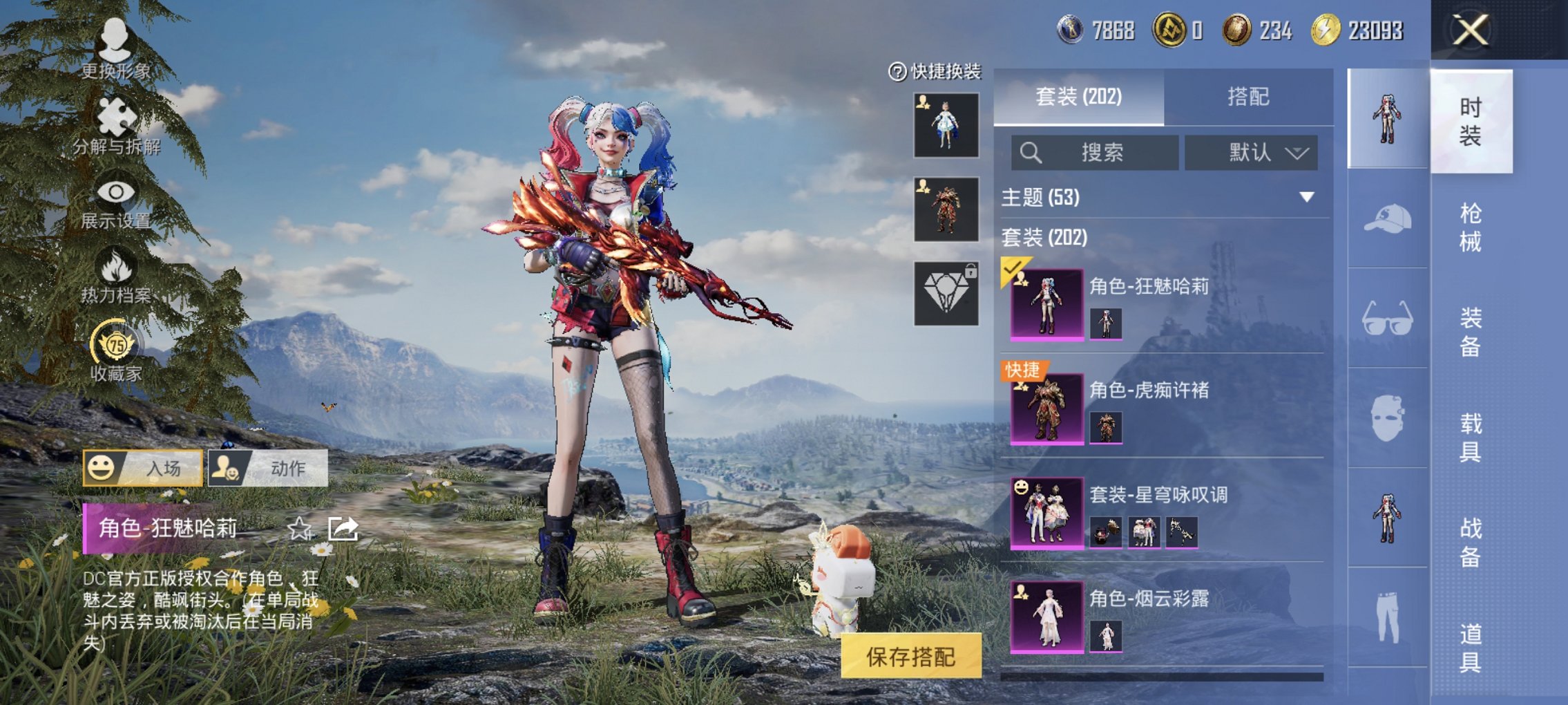Select the 入场 entrance emote button

pos(143,468)
